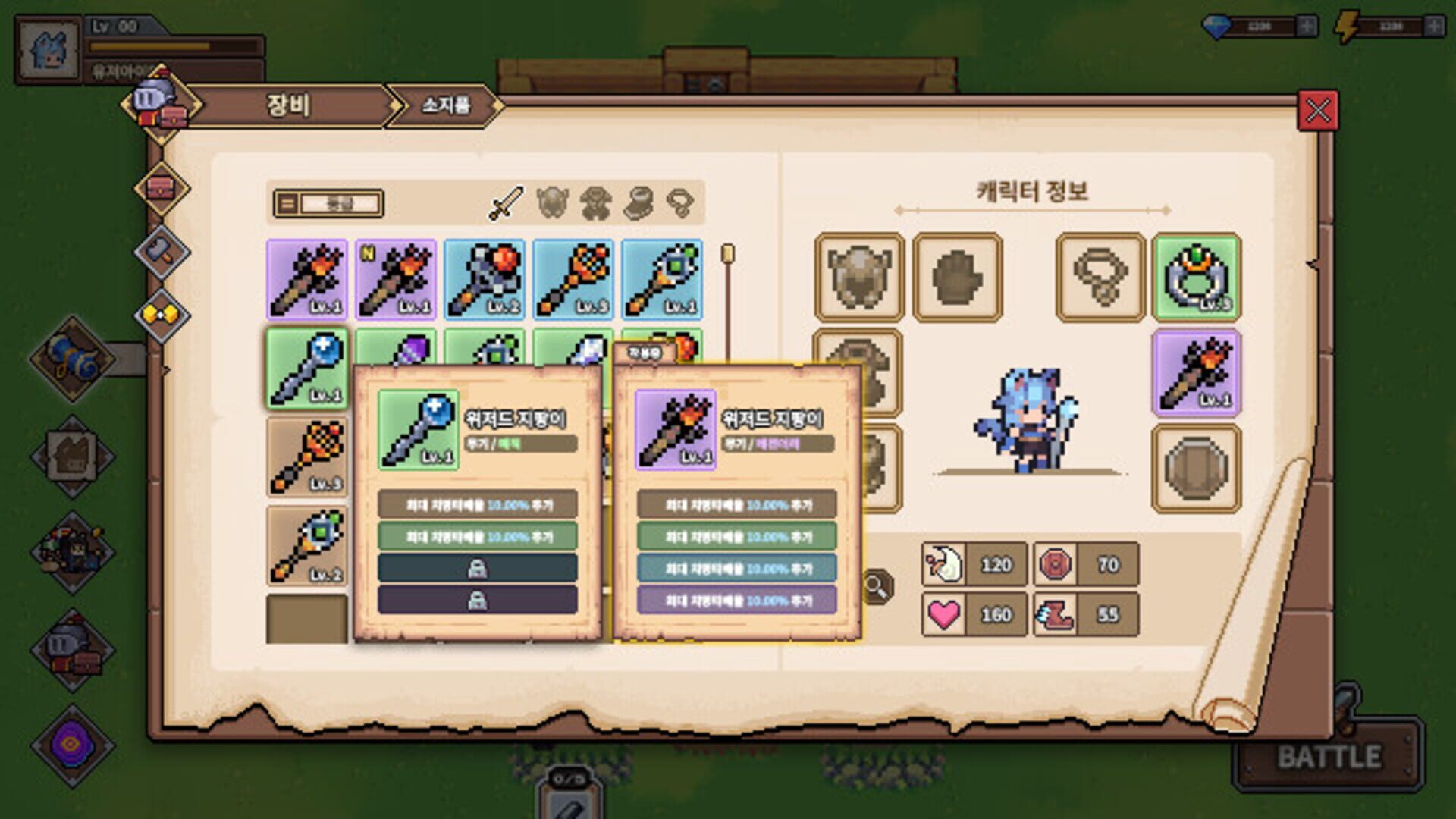Filter by necklace accessory icon

[682, 201]
